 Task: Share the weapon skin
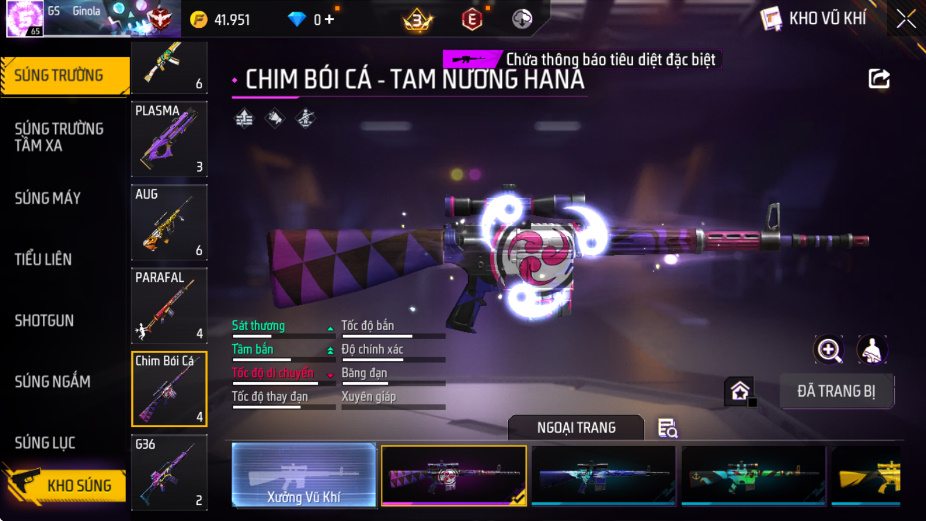879,79
